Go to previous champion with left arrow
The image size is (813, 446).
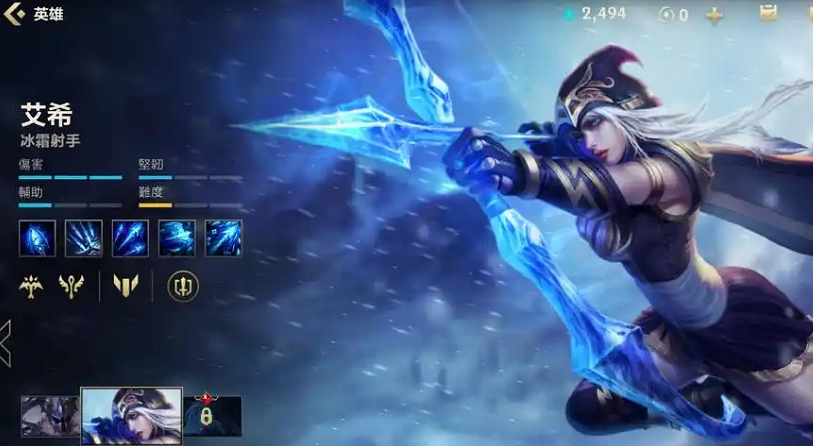(x=6, y=342)
